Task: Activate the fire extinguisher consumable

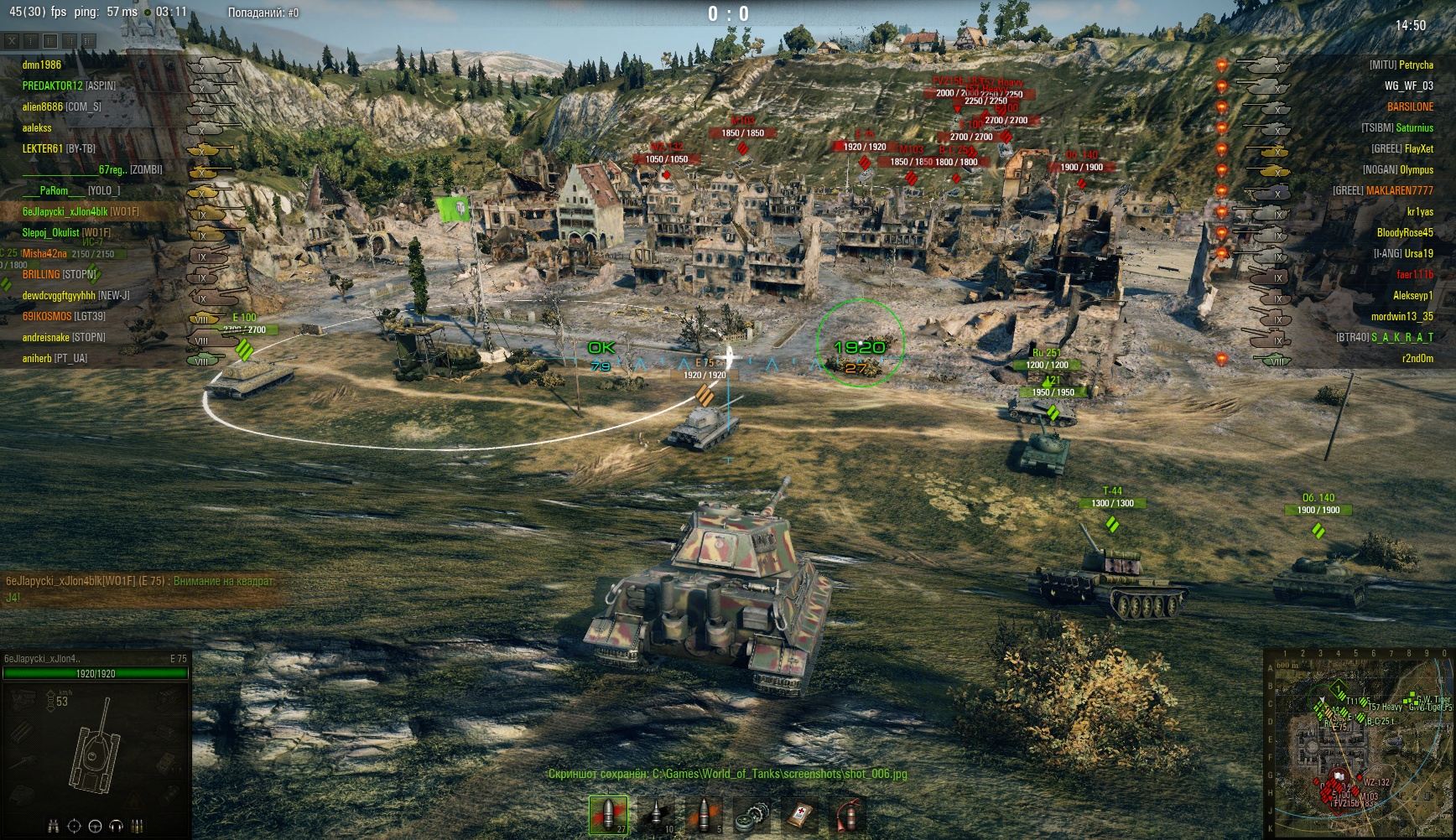Action: (849, 815)
